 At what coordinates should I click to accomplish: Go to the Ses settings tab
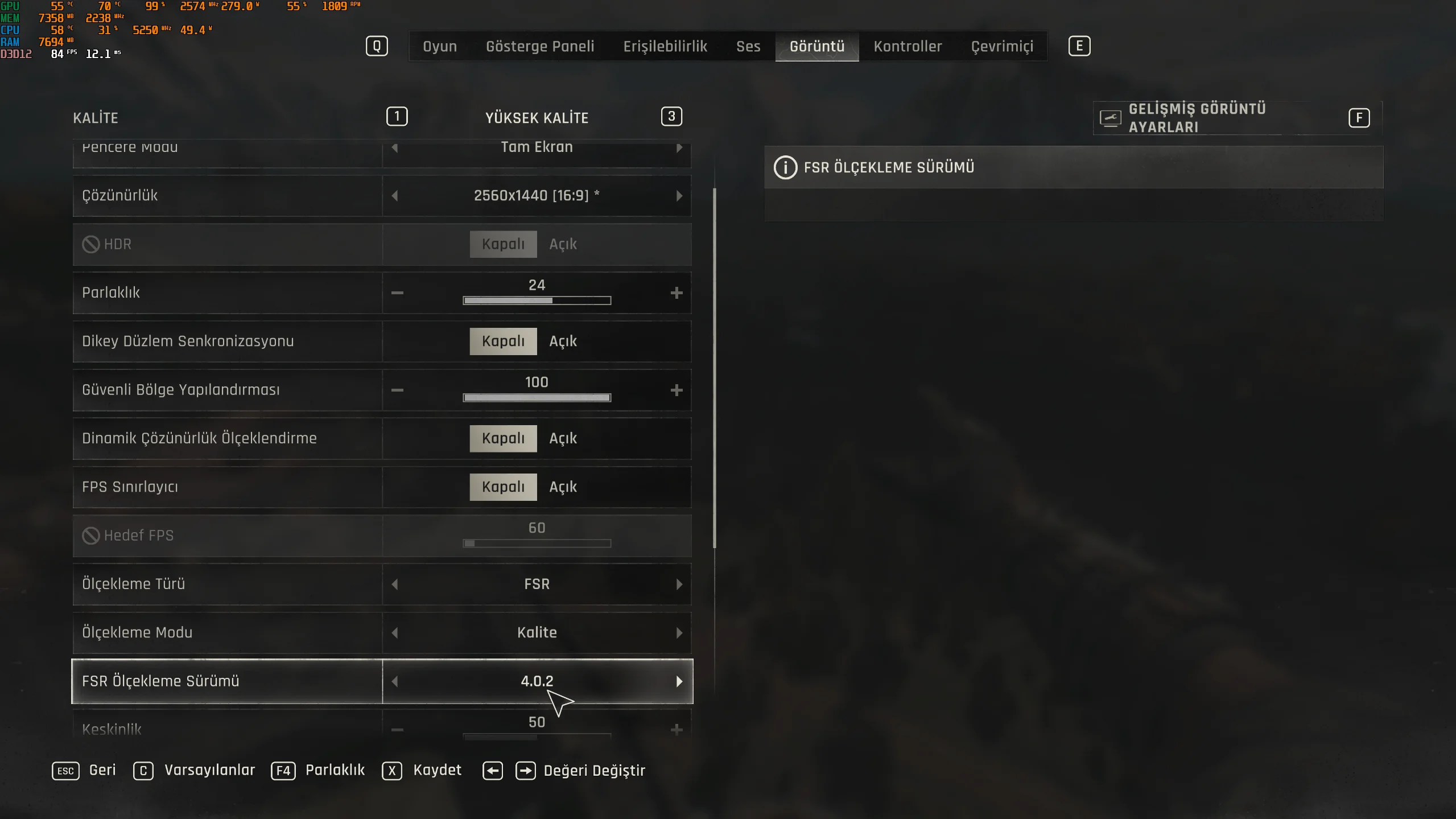(748, 46)
